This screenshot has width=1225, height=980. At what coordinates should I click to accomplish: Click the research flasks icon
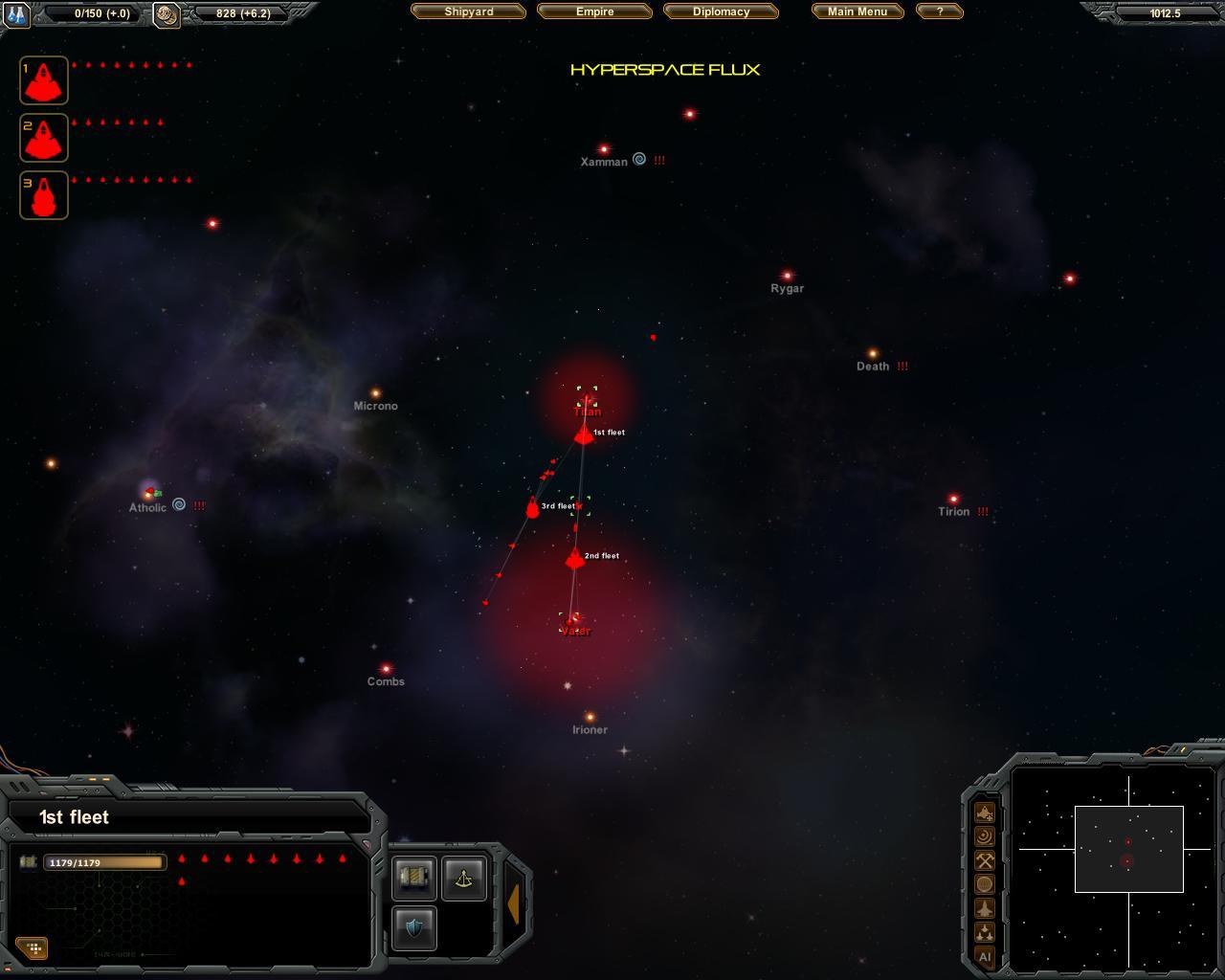tap(17, 14)
